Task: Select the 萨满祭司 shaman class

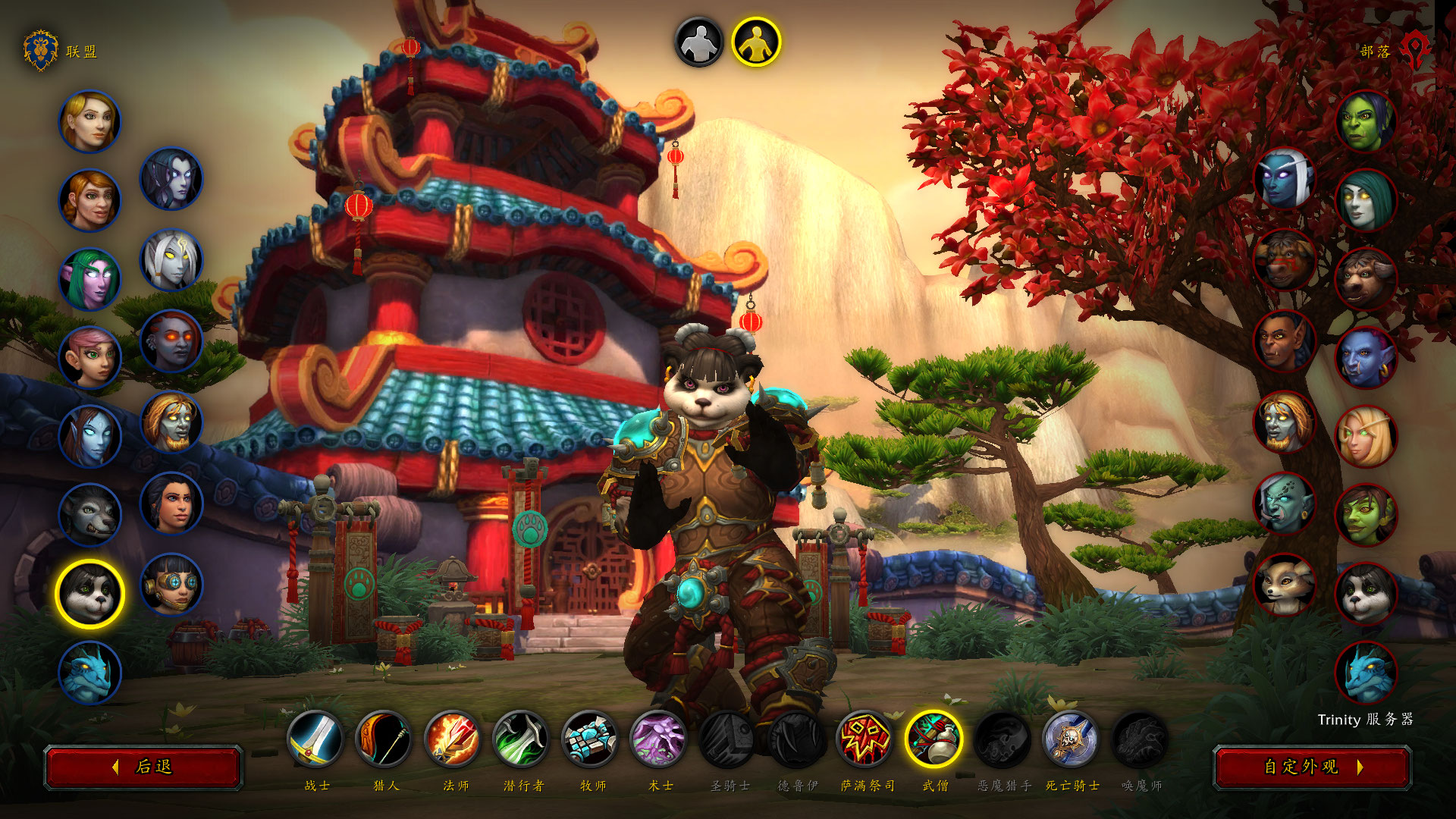Action: [865, 739]
